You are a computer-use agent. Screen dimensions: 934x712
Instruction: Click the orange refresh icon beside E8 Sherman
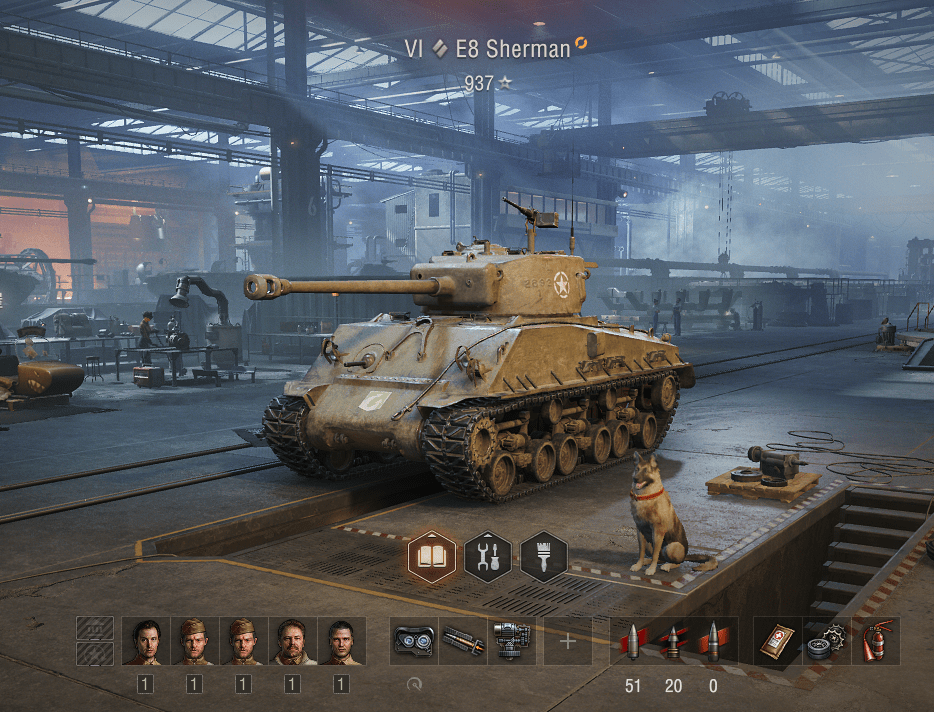(582, 44)
